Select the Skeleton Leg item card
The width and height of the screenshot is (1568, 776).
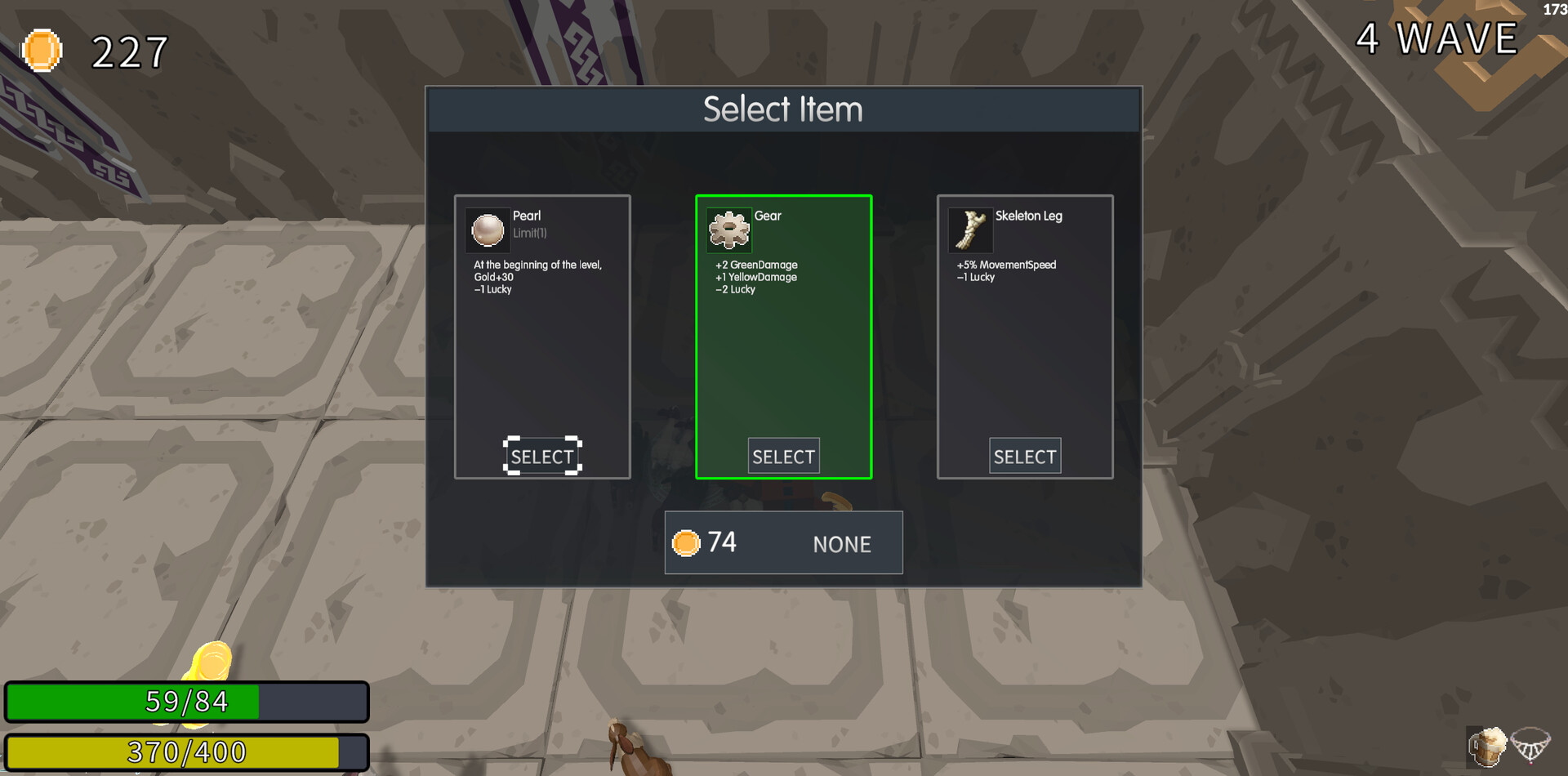coord(1024,456)
